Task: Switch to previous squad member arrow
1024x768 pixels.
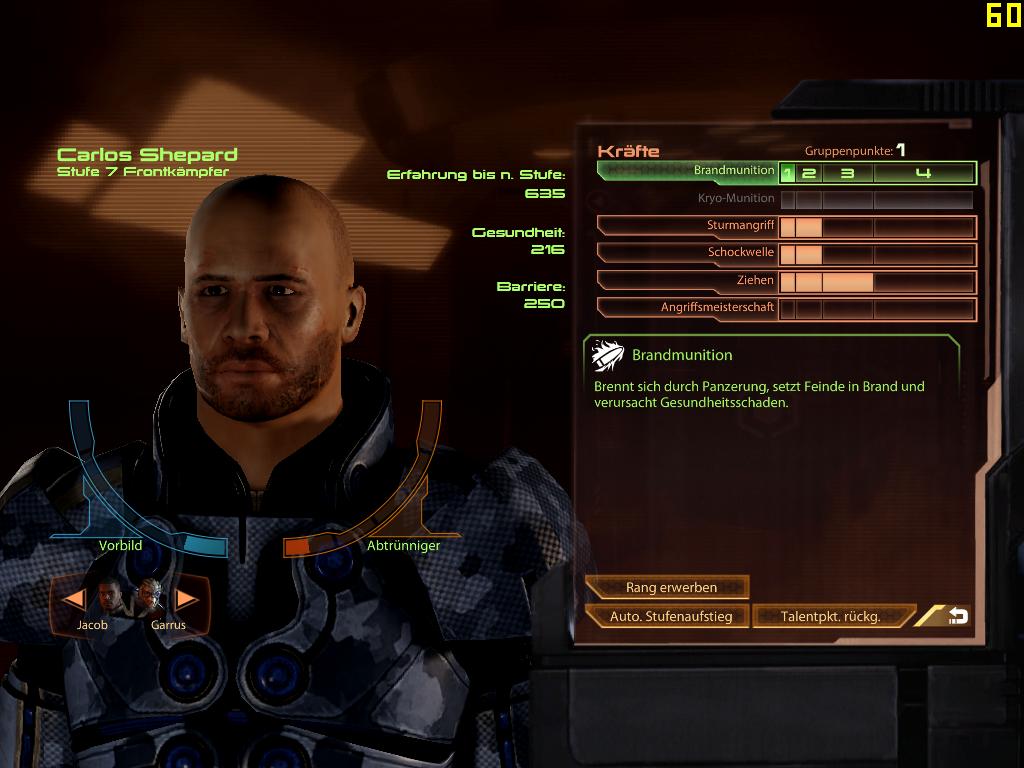Action: (73, 599)
